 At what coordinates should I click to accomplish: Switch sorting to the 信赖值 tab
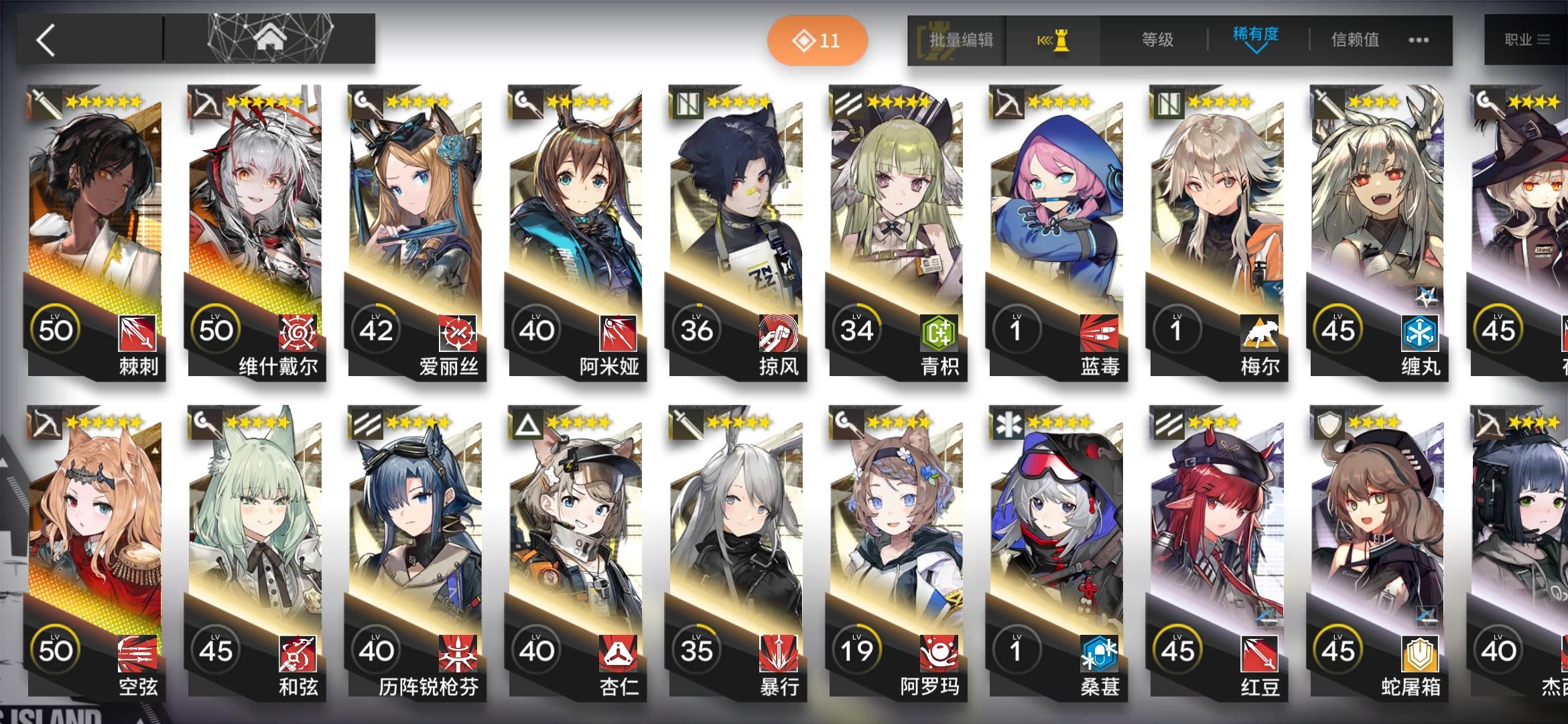coord(1353,39)
